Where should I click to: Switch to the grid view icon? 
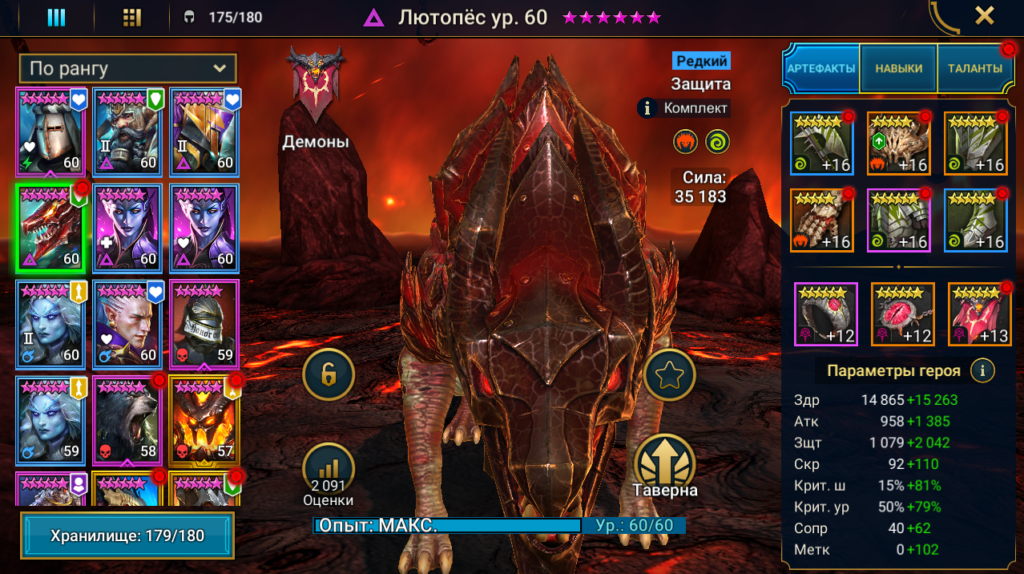point(131,17)
